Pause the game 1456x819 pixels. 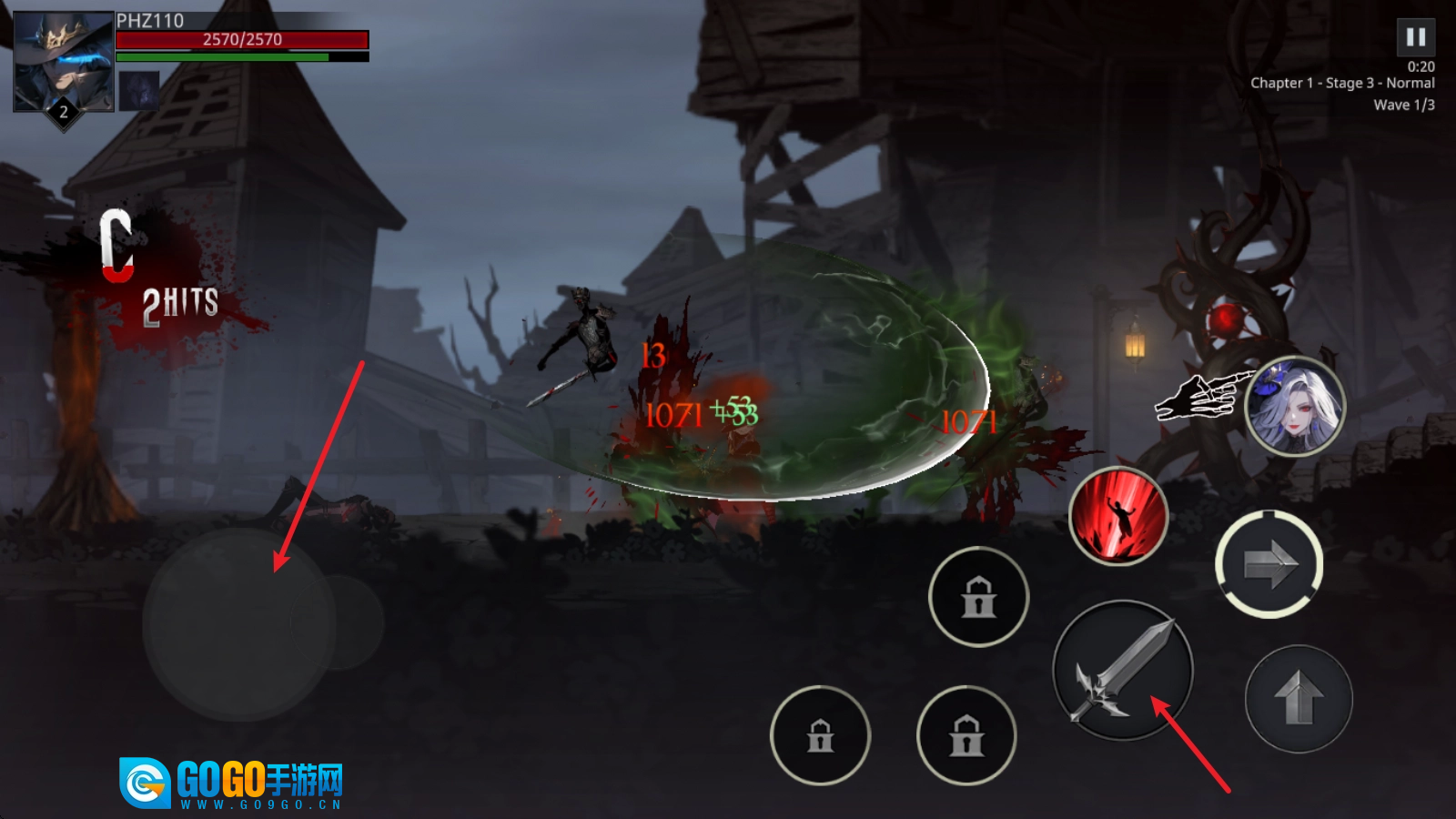(1415, 37)
